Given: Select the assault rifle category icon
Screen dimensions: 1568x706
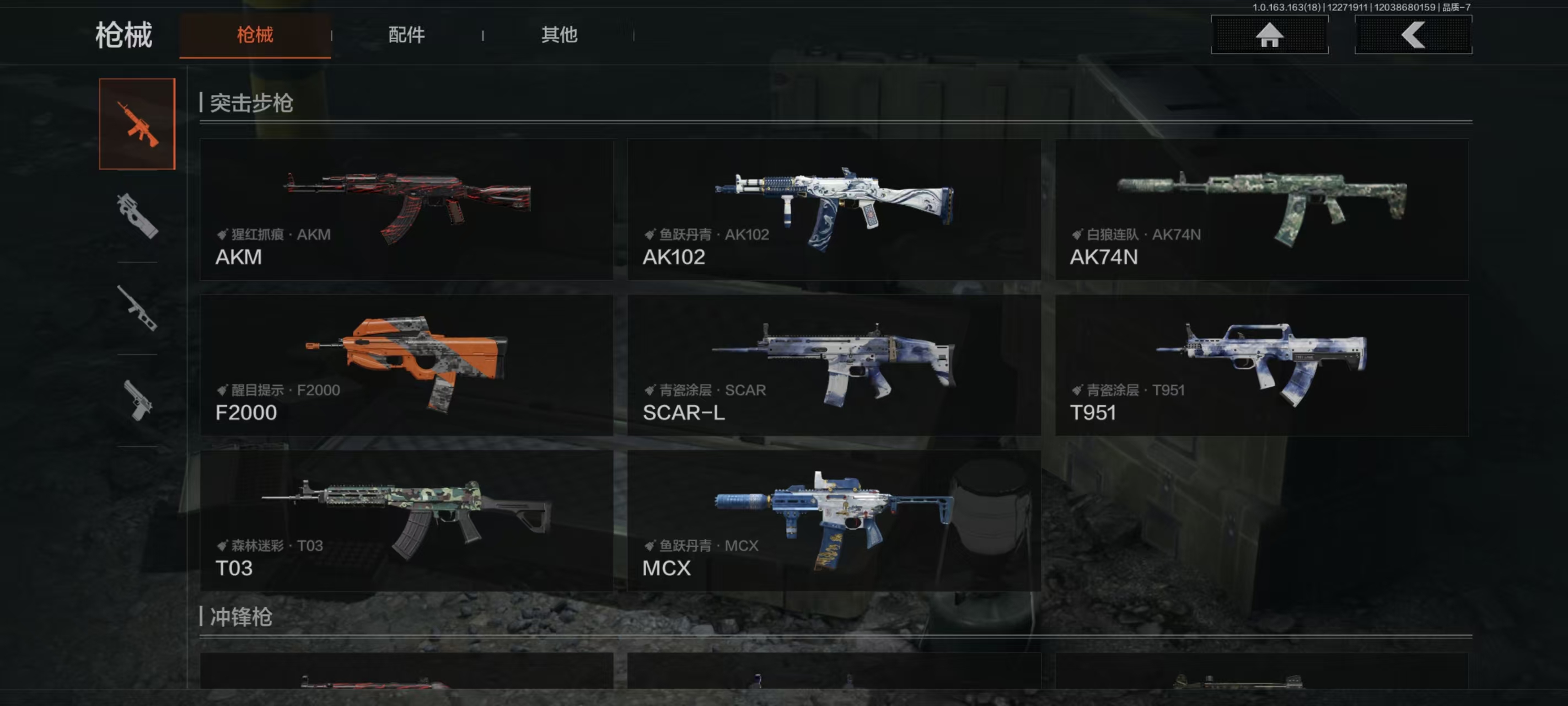Looking at the screenshot, I should click(137, 124).
